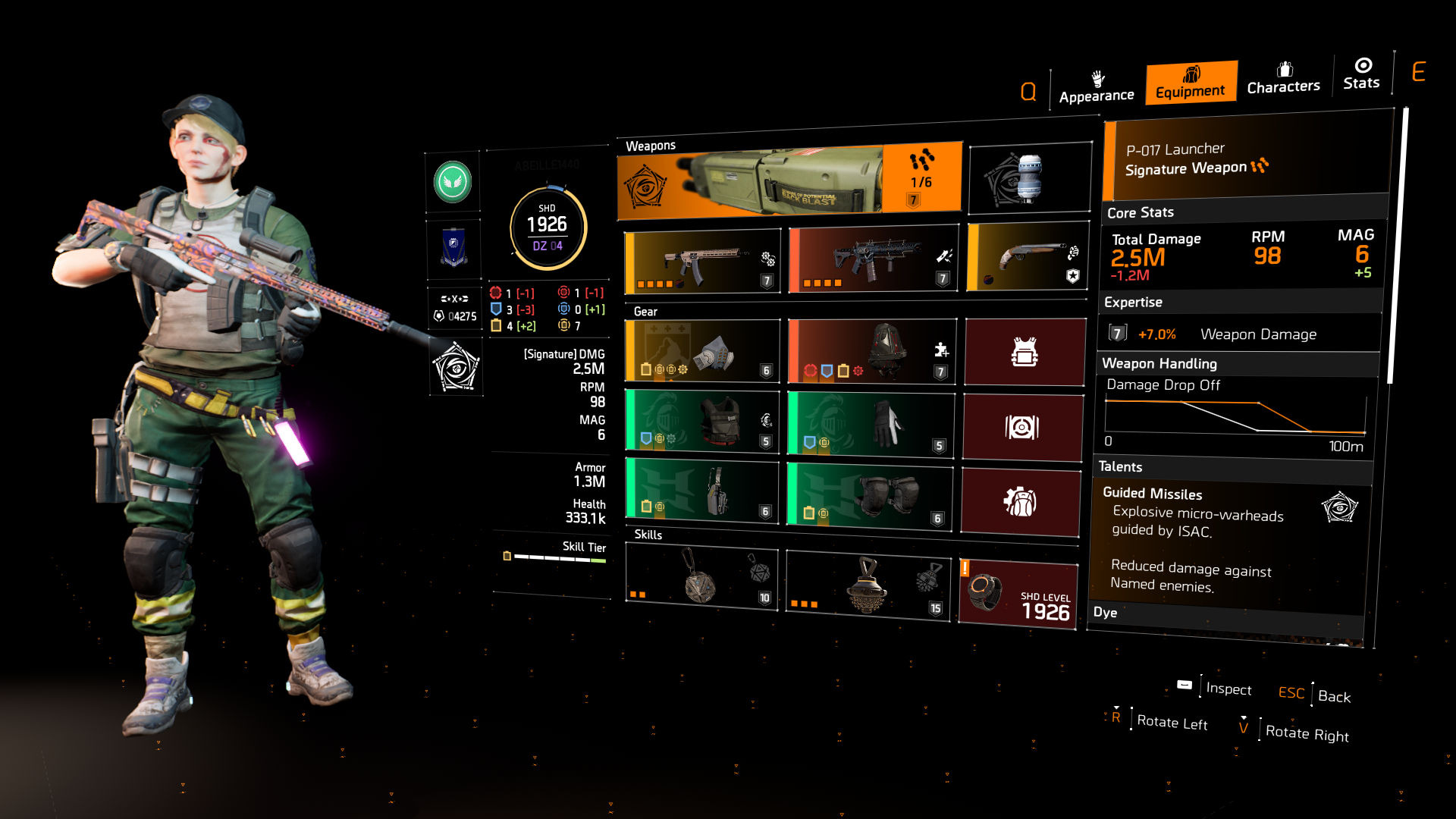The height and width of the screenshot is (819, 1456).
Task: Select the equipped mask gear slot
Action: click(x=701, y=350)
